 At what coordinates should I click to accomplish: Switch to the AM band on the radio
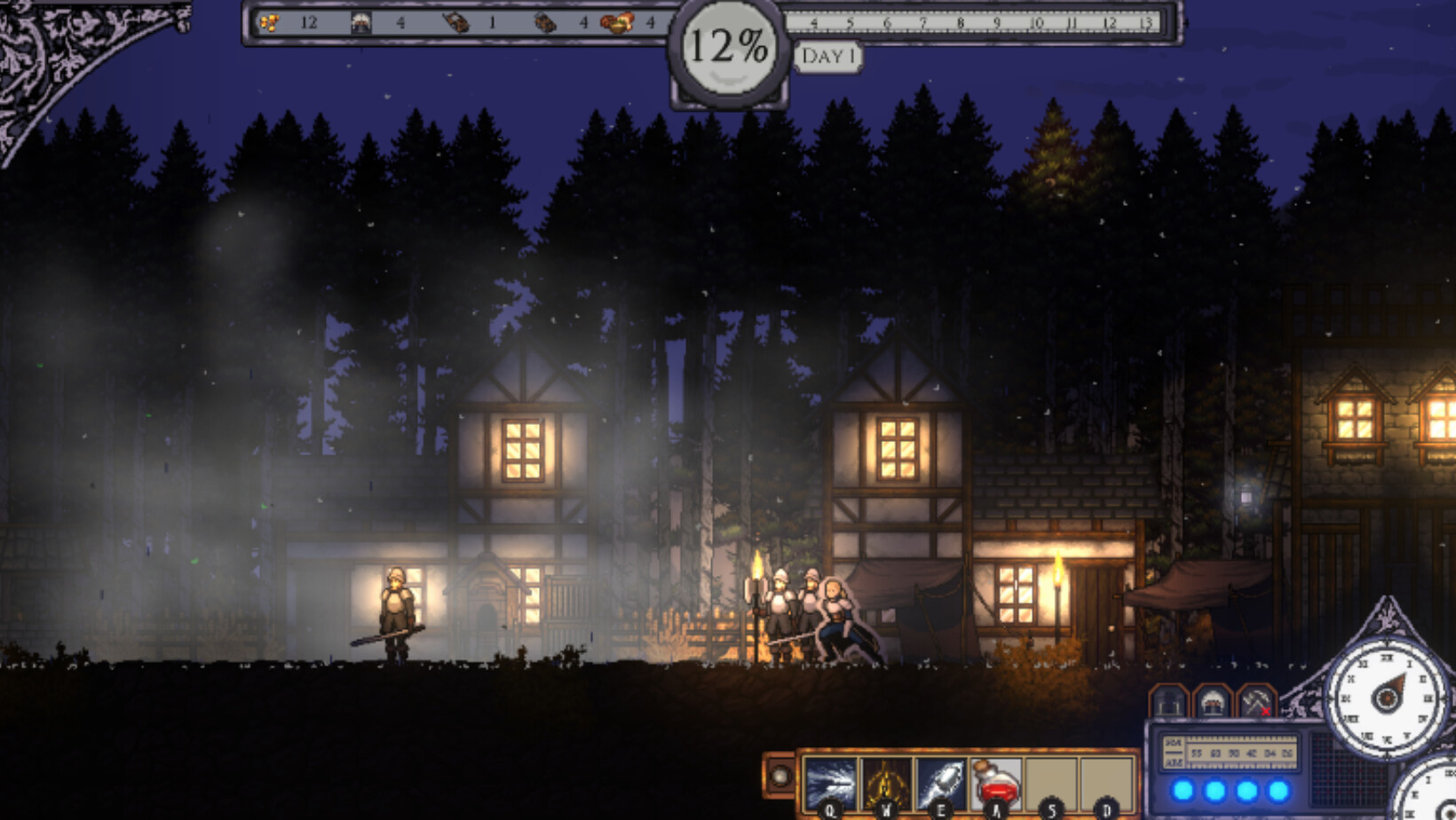[x=1174, y=762]
